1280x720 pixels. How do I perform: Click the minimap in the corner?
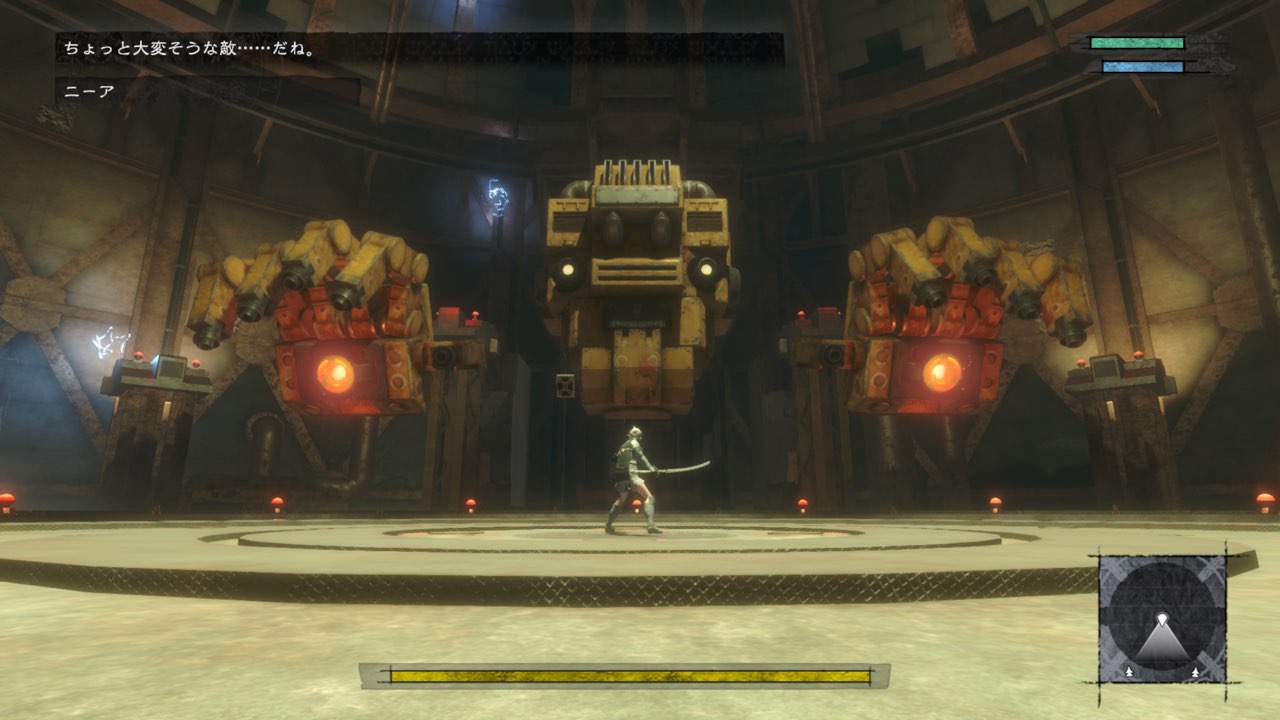pyautogui.click(x=1162, y=619)
